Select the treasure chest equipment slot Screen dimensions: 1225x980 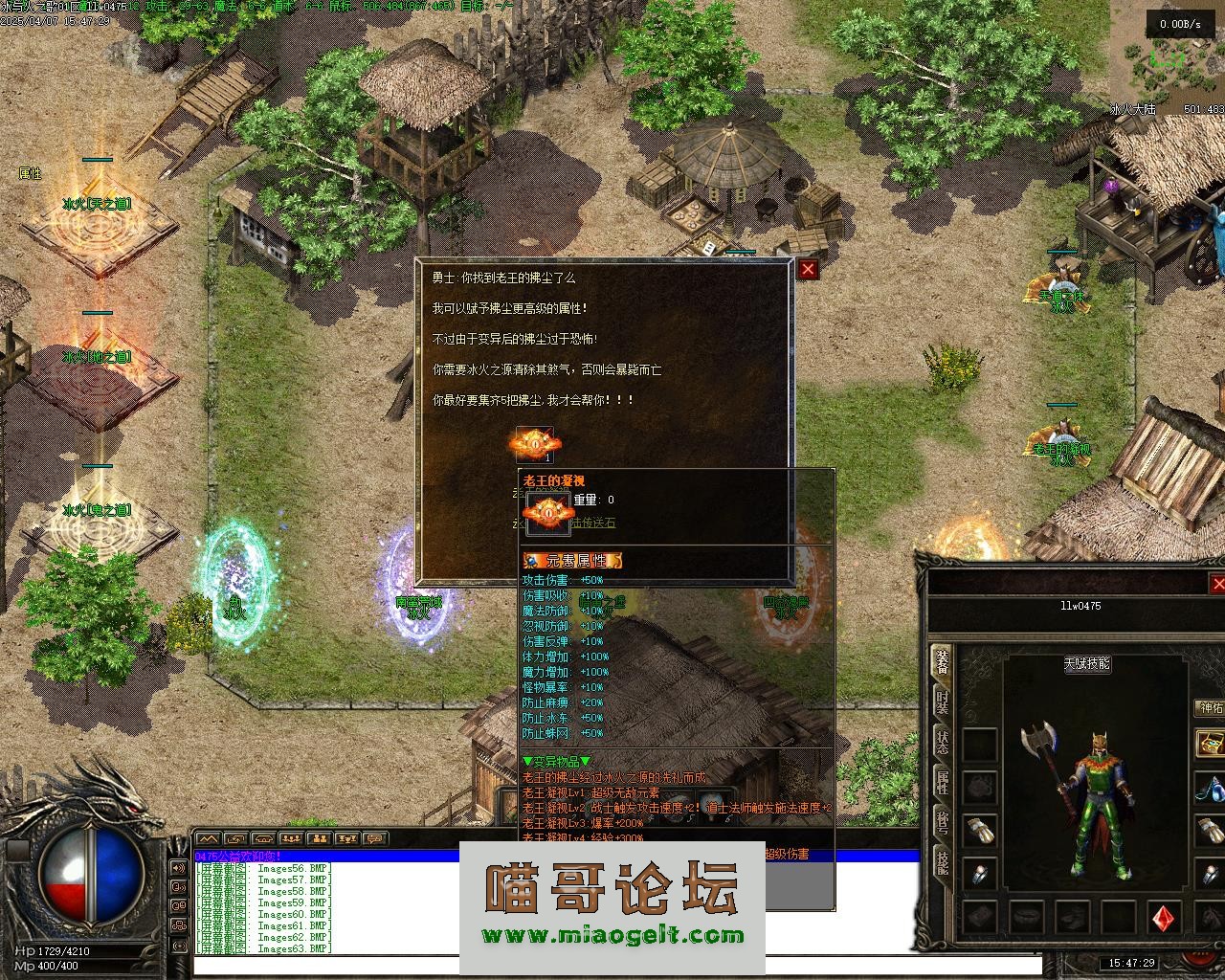(x=1211, y=744)
